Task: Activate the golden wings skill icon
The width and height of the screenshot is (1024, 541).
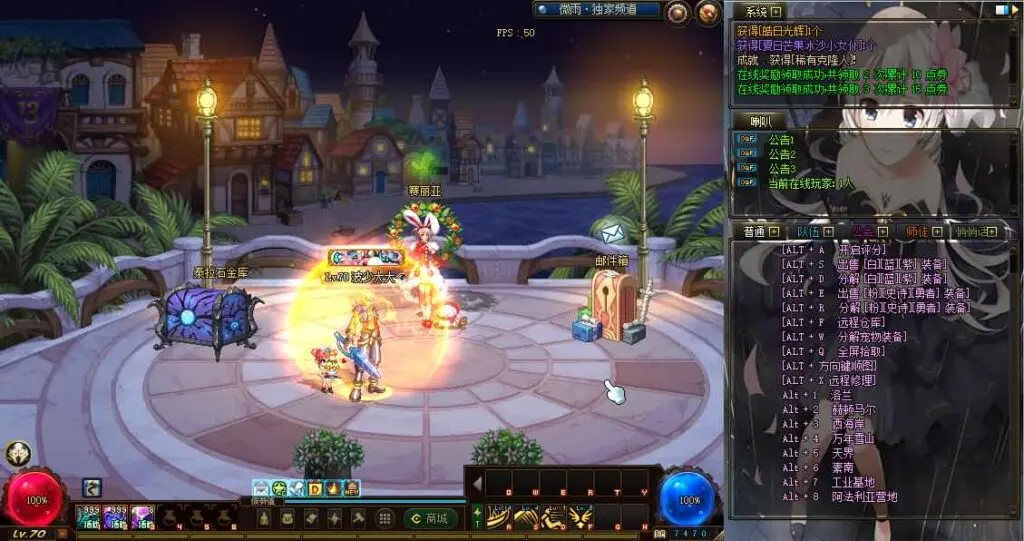Action: point(580,515)
